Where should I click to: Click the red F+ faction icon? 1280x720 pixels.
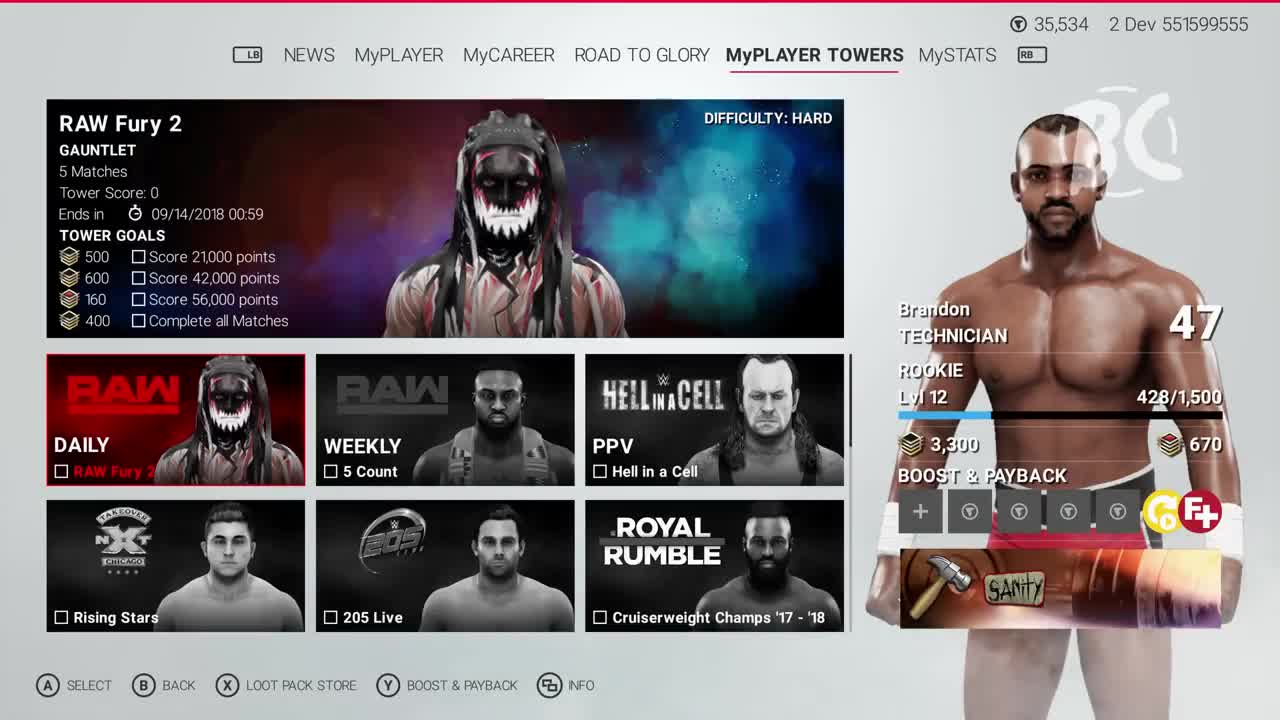click(1199, 510)
